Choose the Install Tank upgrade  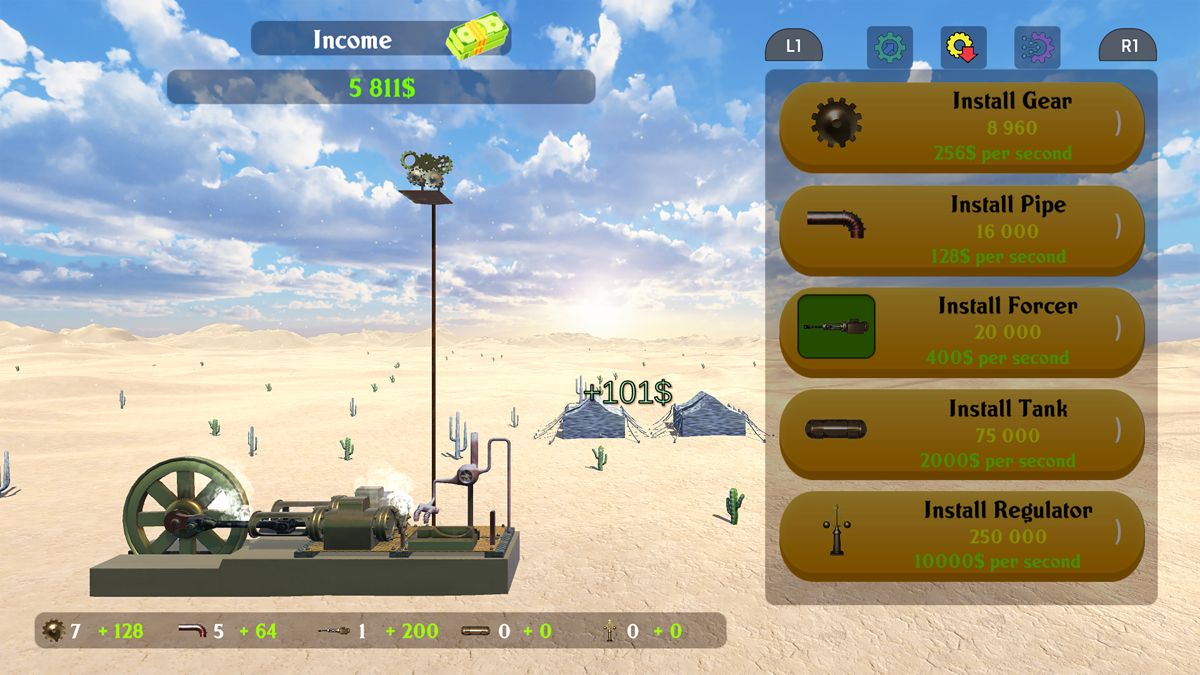961,435
